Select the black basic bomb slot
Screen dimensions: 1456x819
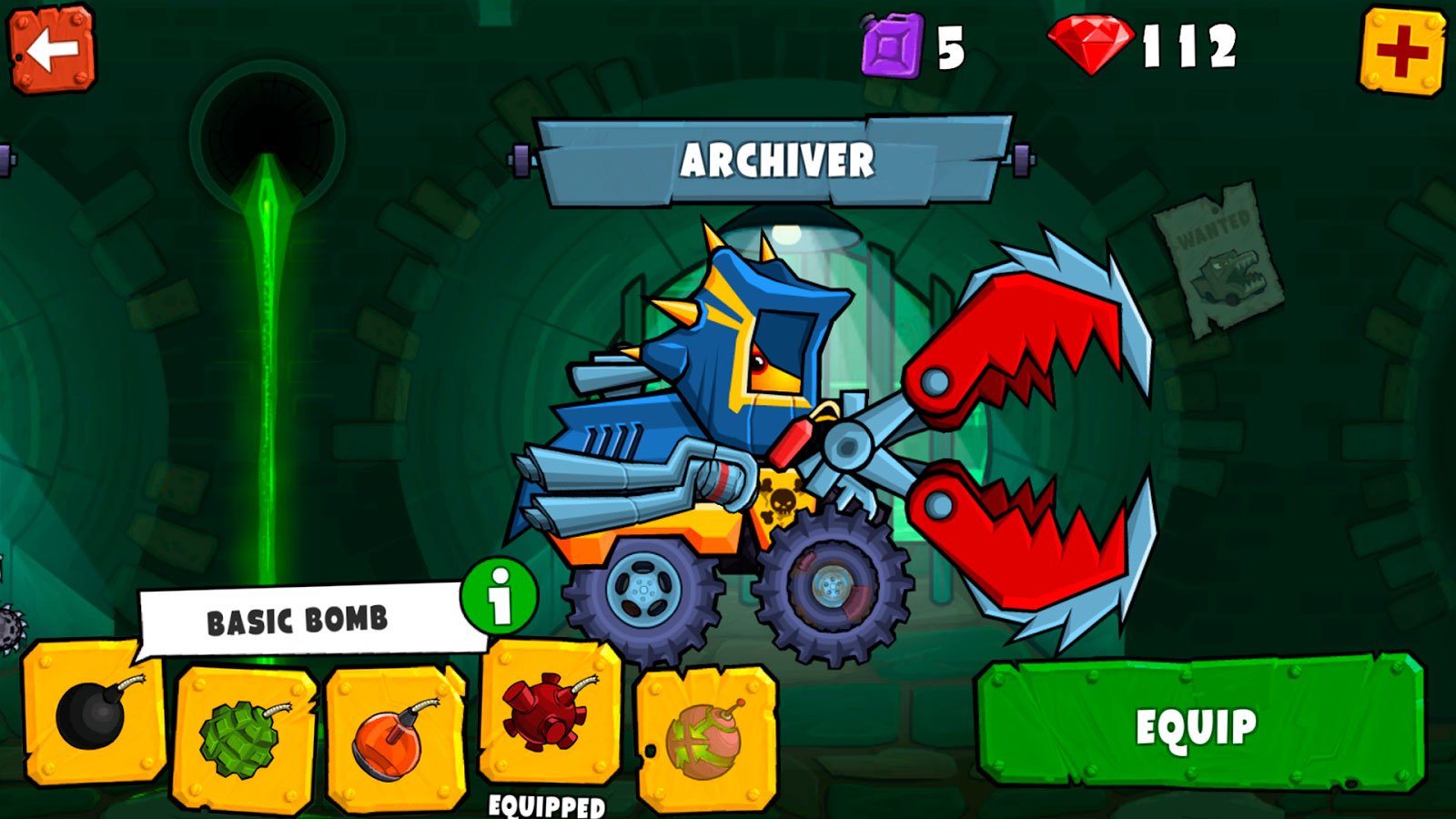tap(95, 713)
